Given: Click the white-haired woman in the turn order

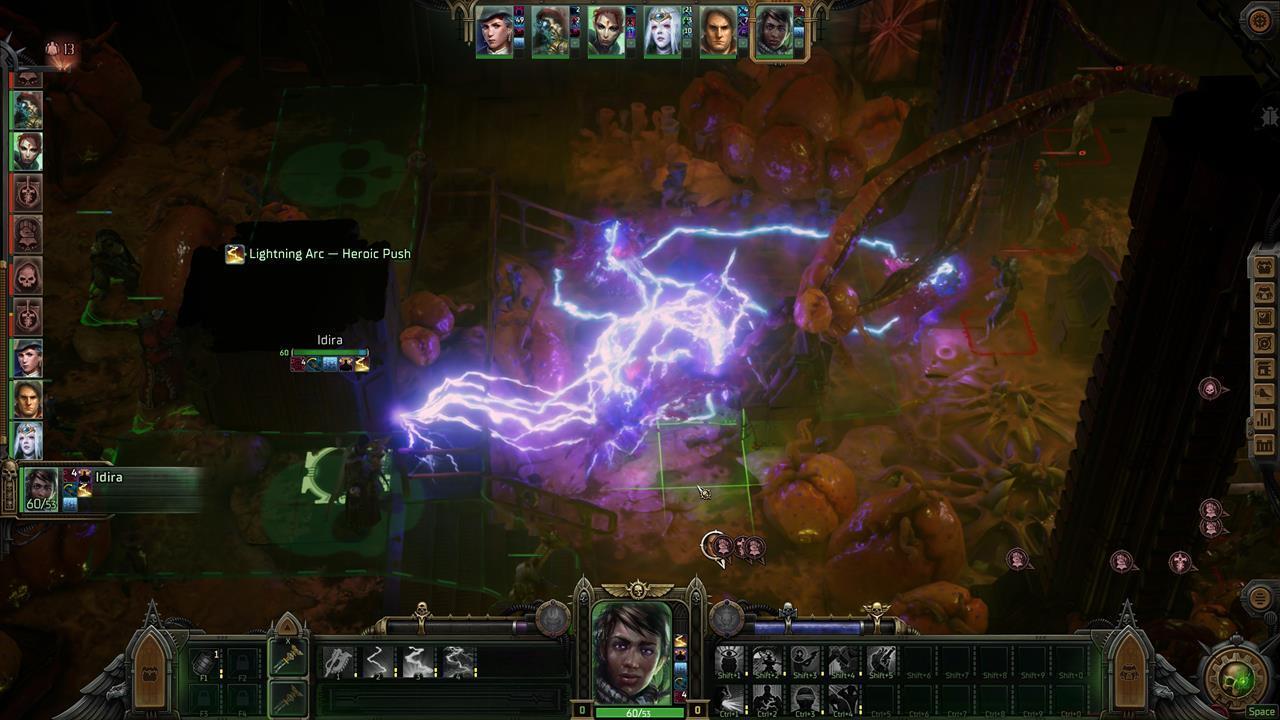Looking at the screenshot, I should pos(27,439).
